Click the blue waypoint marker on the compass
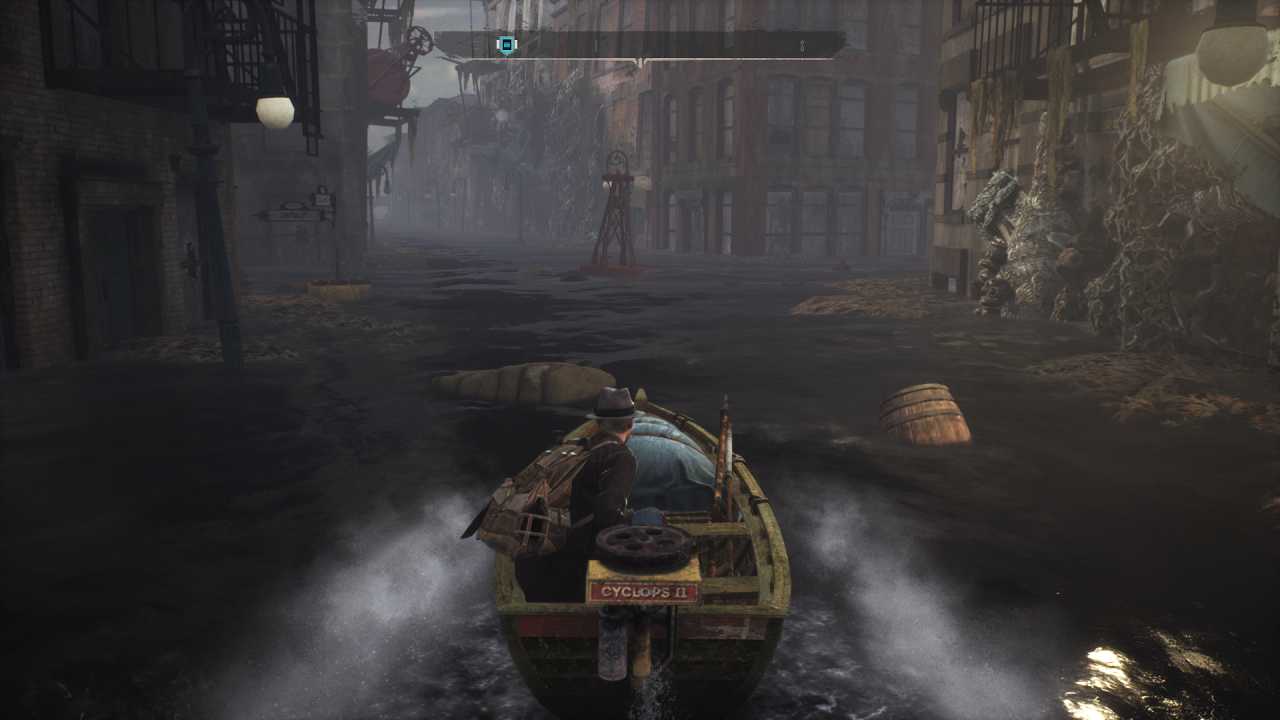 pyautogui.click(x=506, y=45)
